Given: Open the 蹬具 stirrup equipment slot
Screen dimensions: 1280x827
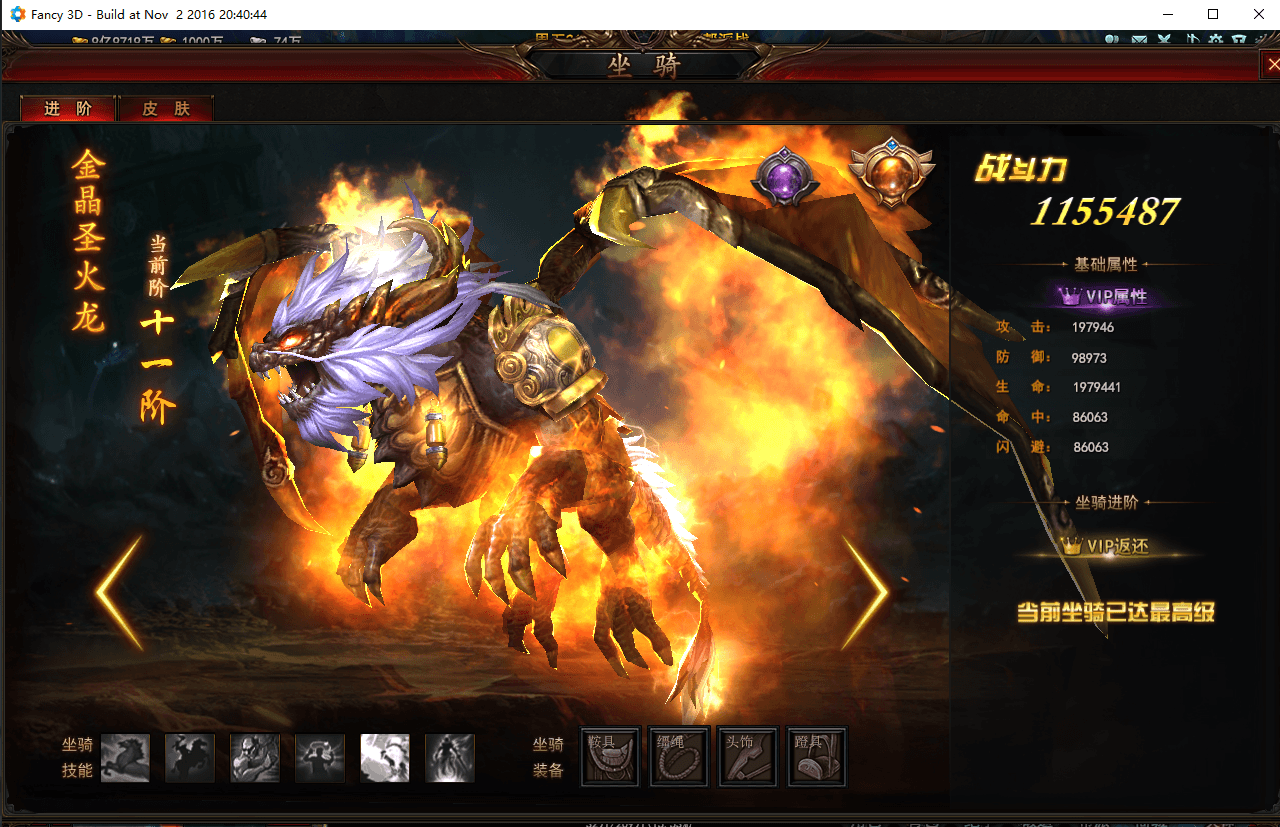Looking at the screenshot, I should (817, 757).
